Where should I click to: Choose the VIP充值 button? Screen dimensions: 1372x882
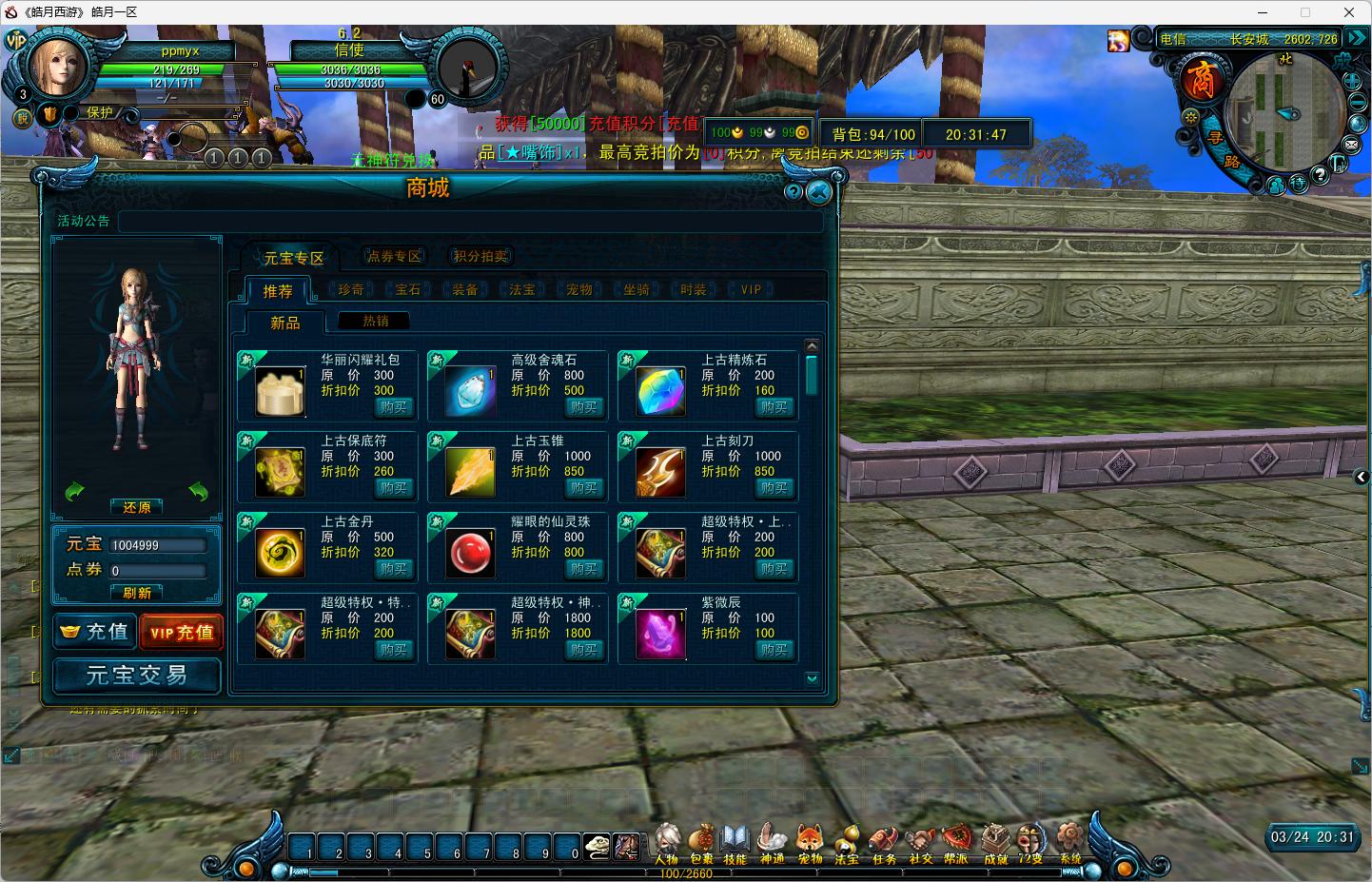[x=181, y=632]
